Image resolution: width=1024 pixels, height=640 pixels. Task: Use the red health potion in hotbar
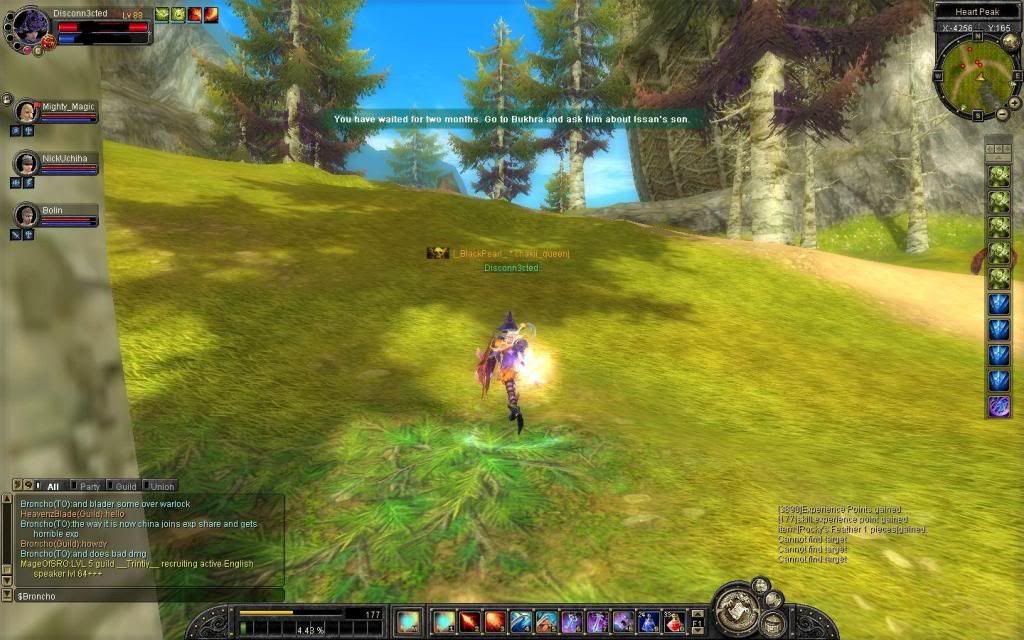click(x=675, y=622)
